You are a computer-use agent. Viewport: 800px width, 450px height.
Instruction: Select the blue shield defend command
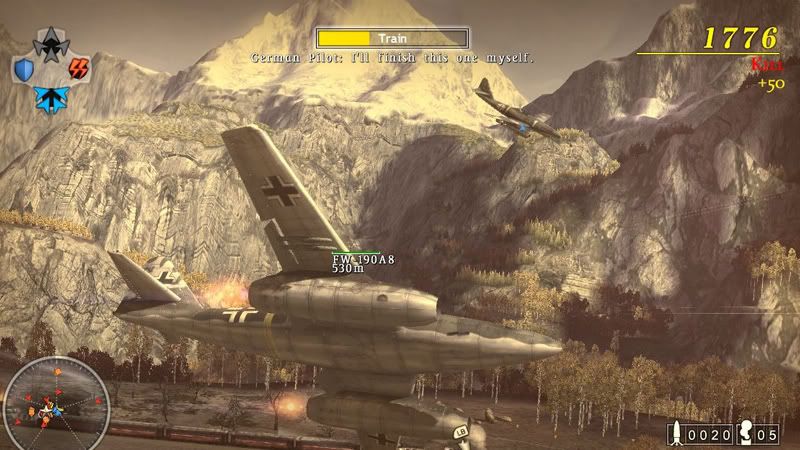tap(24, 69)
